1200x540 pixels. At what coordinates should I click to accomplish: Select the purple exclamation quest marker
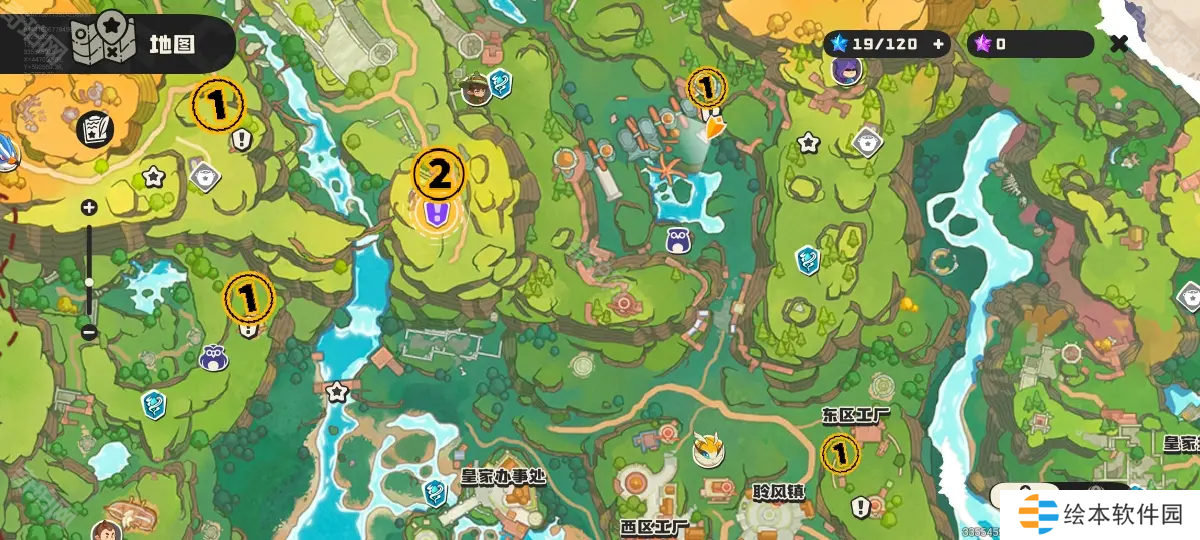(434, 213)
